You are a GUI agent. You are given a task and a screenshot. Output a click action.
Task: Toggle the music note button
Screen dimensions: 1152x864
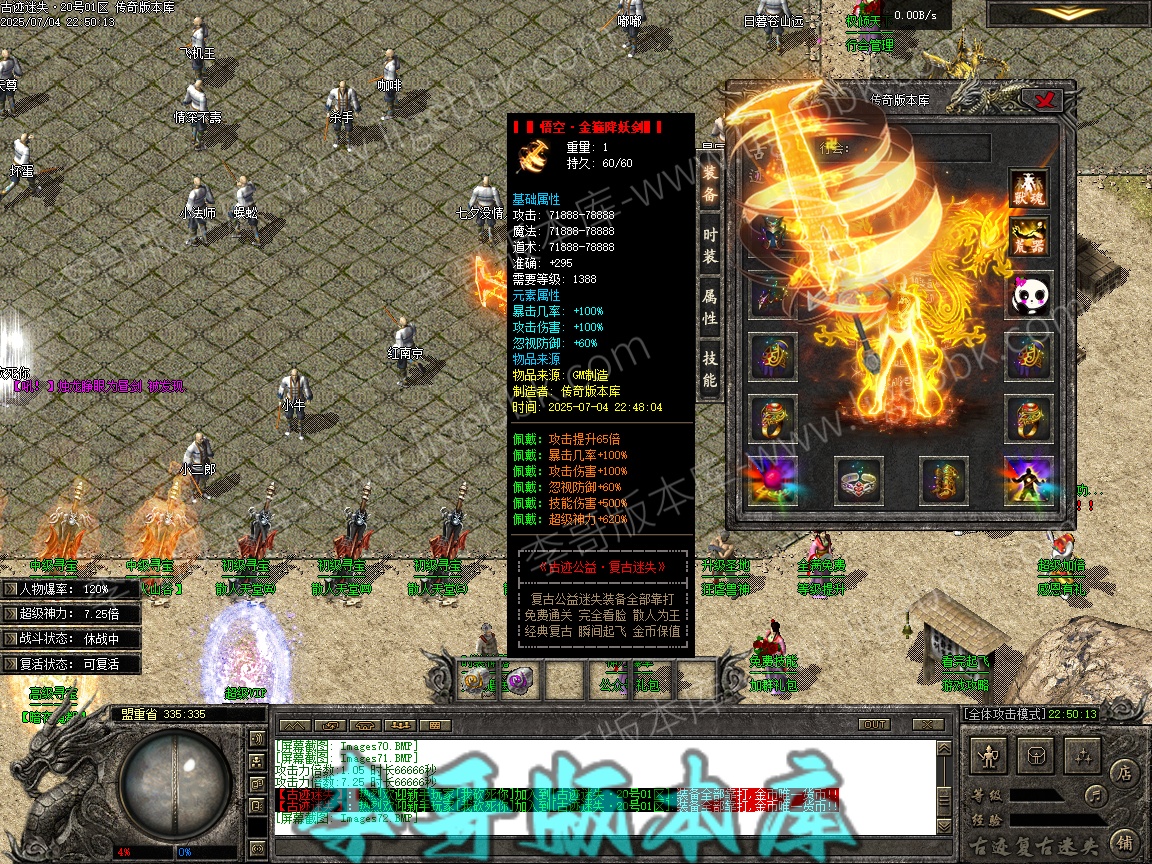tap(1096, 796)
